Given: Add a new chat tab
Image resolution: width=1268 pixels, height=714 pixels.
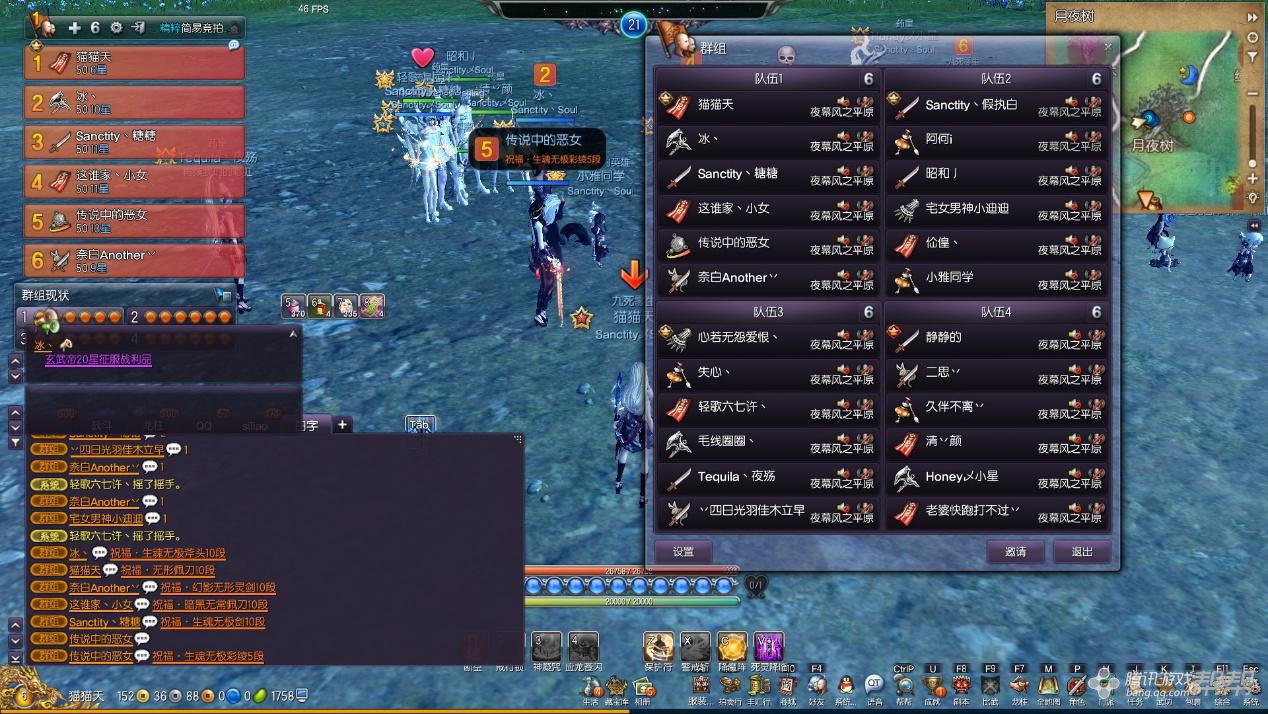Looking at the screenshot, I should point(342,425).
